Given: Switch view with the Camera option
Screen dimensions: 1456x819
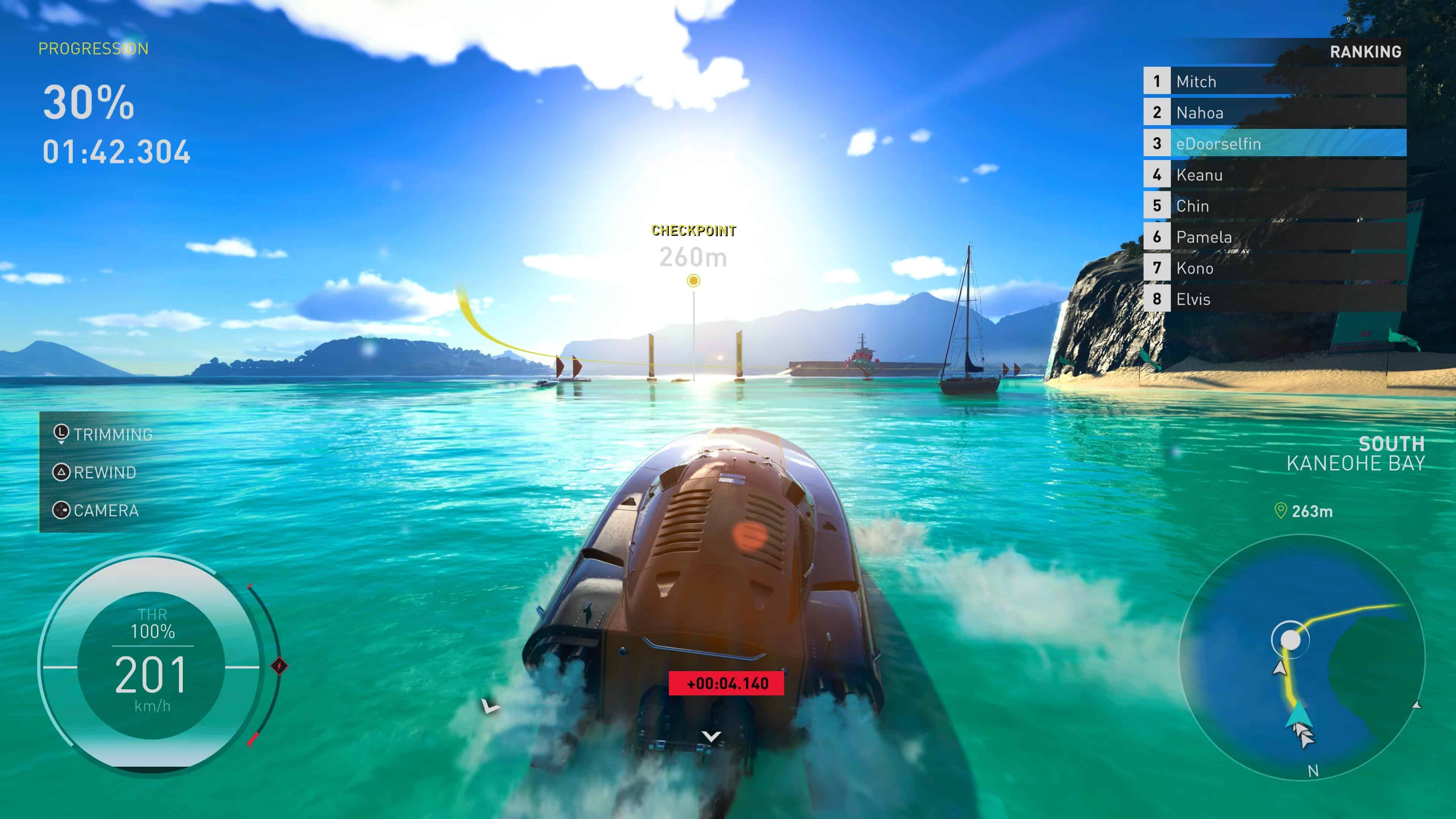Looking at the screenshot, I should (x=96, y=510).
